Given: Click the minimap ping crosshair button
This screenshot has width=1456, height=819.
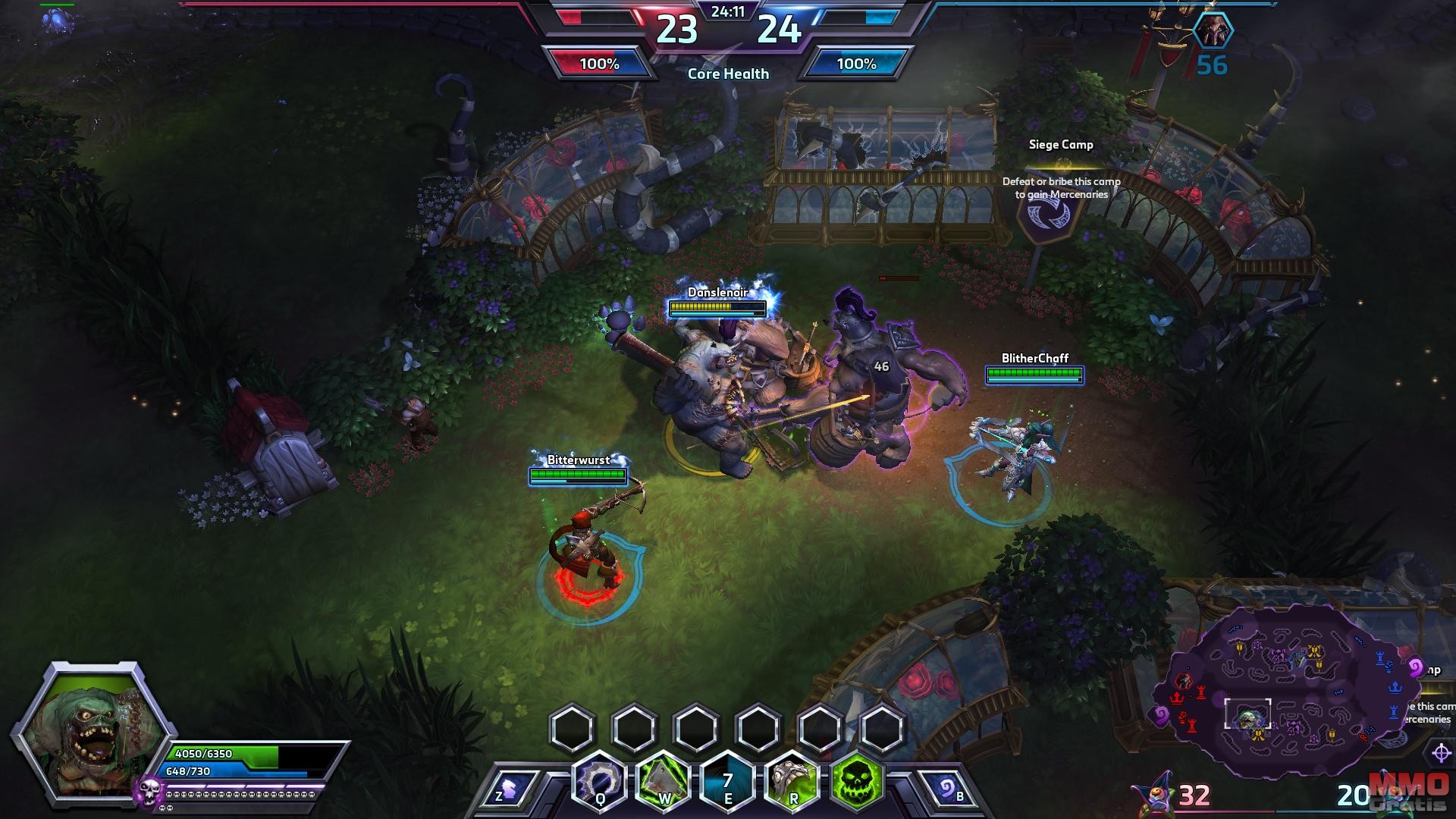Looking at the screenshot, I should [1440, 753].
